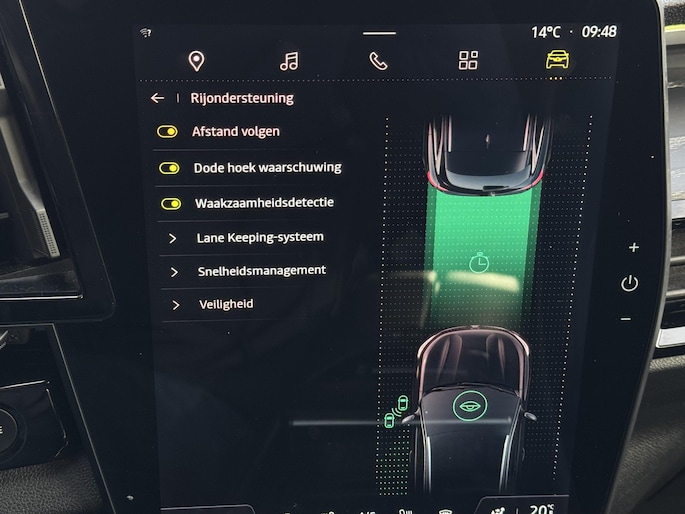Tap the blind spot cars icon
This screenshot has height=514, width=685.
click(397, 412)
